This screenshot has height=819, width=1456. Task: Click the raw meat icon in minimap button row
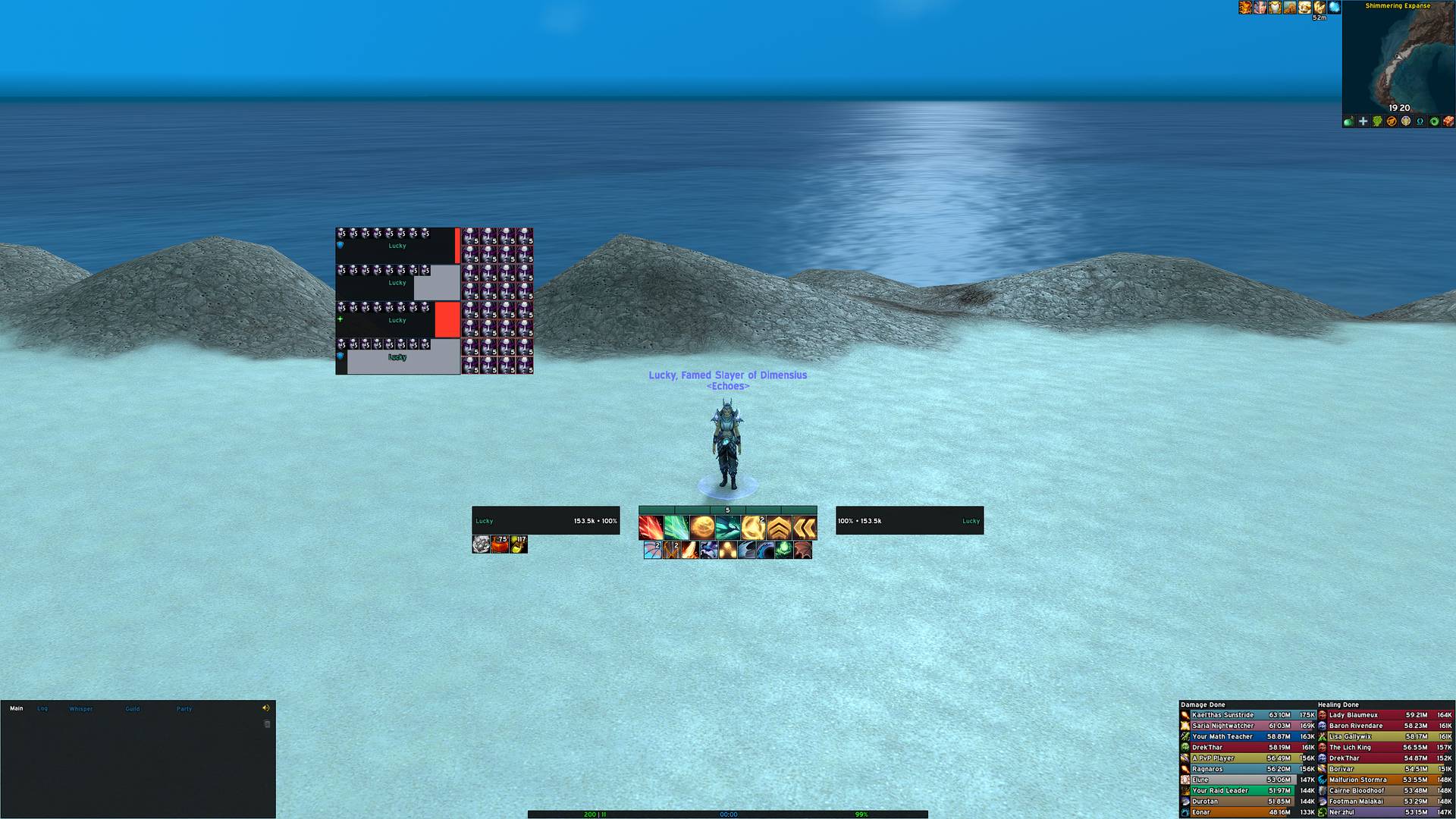click(x=1448, y=123)
